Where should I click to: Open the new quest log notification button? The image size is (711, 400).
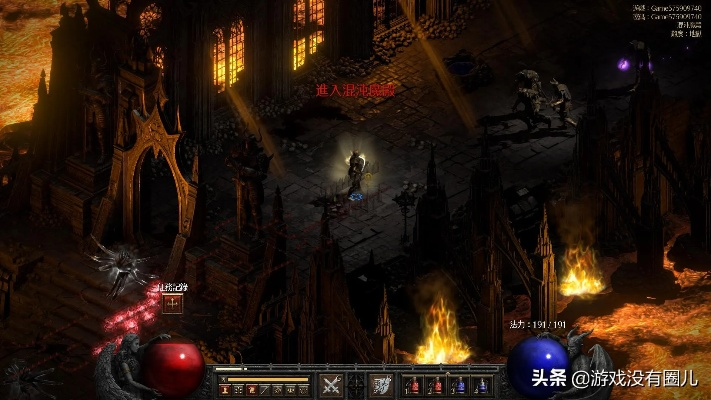pyautogui.click(x=173, y=303)
